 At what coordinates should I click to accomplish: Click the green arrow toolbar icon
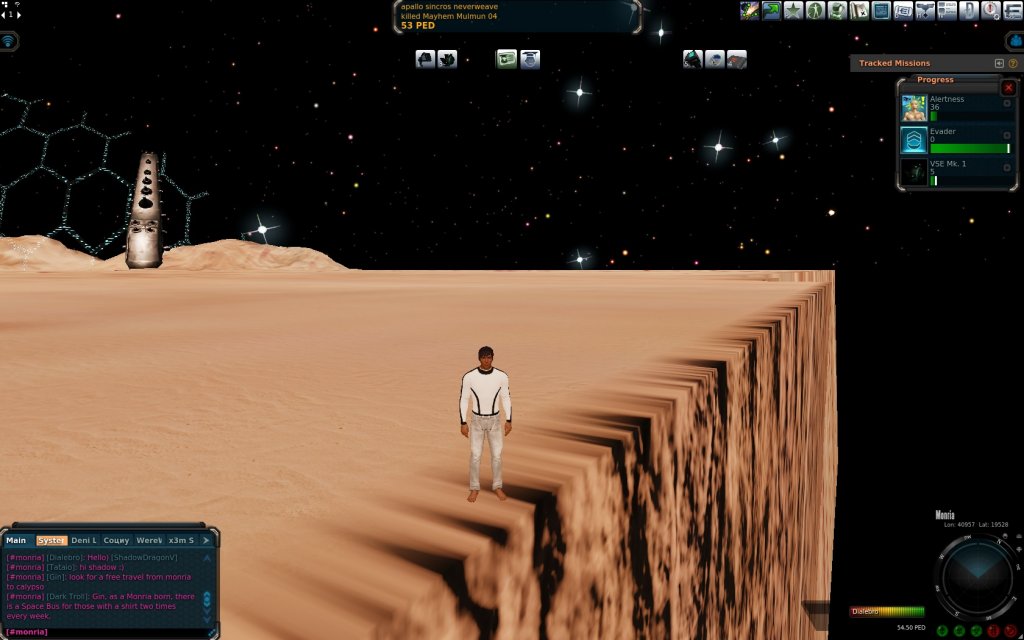tap(771, 11)
